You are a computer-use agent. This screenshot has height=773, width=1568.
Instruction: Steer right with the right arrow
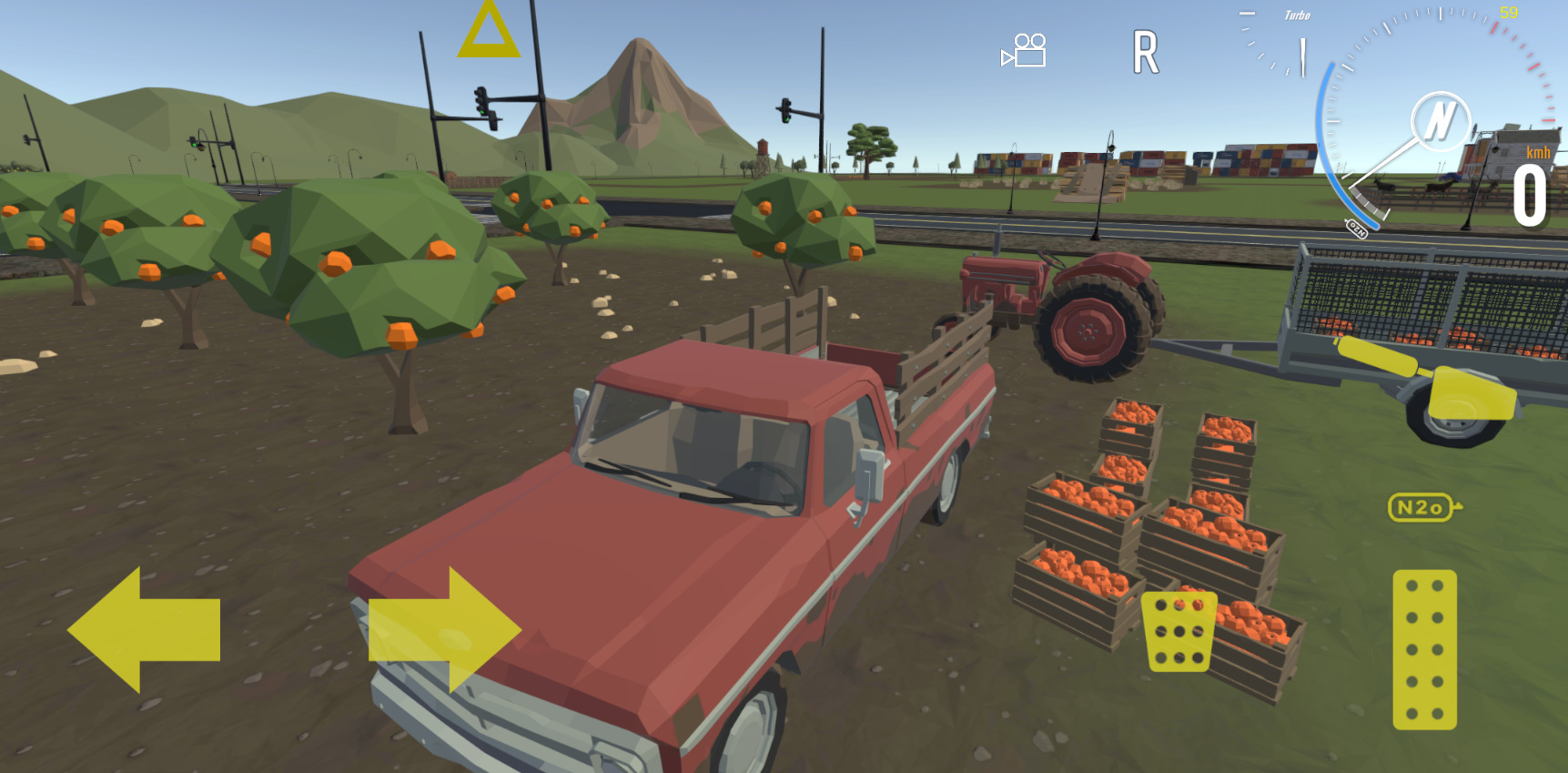446,628
